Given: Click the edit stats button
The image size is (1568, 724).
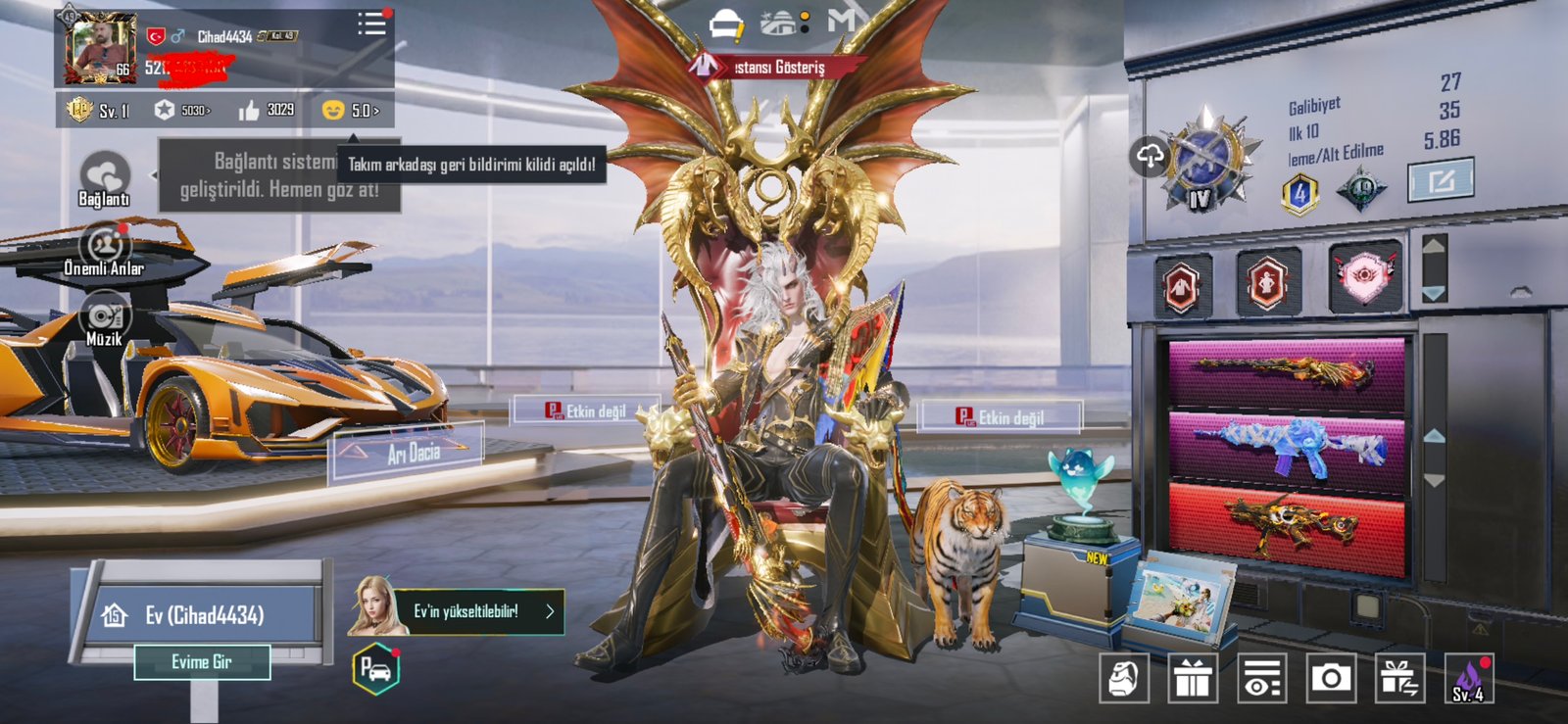Looking at the screenshot, I should (1440, 181).
